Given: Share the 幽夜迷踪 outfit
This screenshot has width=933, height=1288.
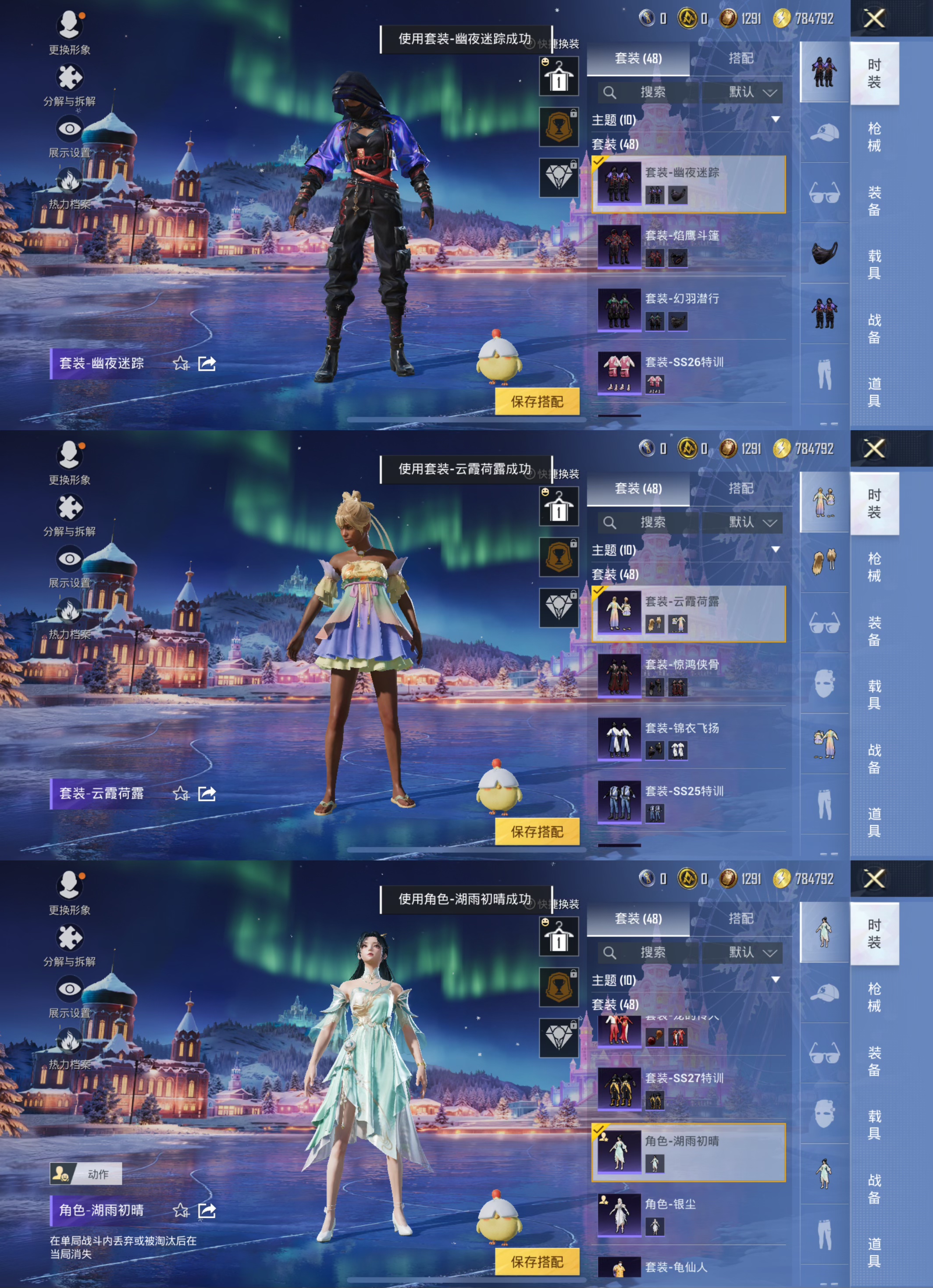Looking at the screenshot, I should point(206,364).
